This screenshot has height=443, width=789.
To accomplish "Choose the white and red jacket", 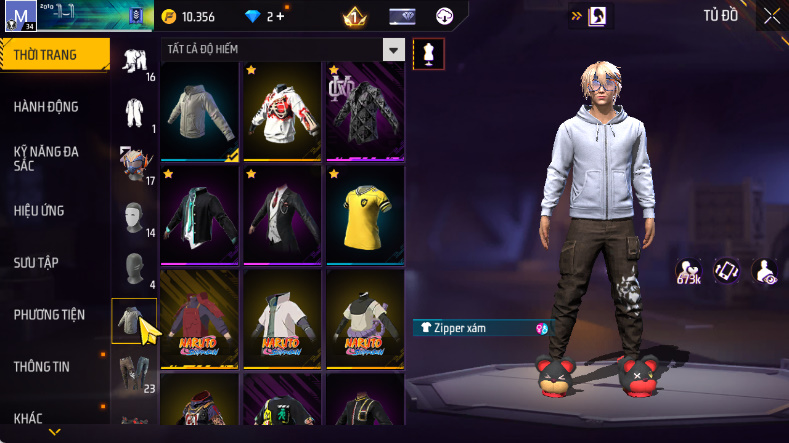I will [x=282, y=111].
